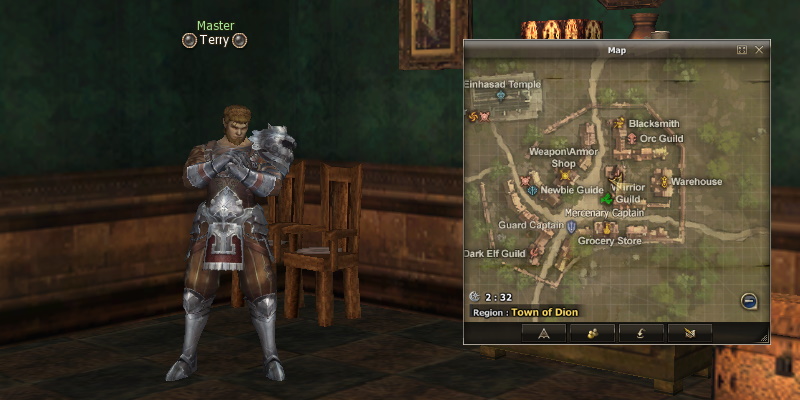The width and height of the screenshot is (800, 400).
Task: Click the second map toolbar button with gold icon
Action: (x=592, y=333)
